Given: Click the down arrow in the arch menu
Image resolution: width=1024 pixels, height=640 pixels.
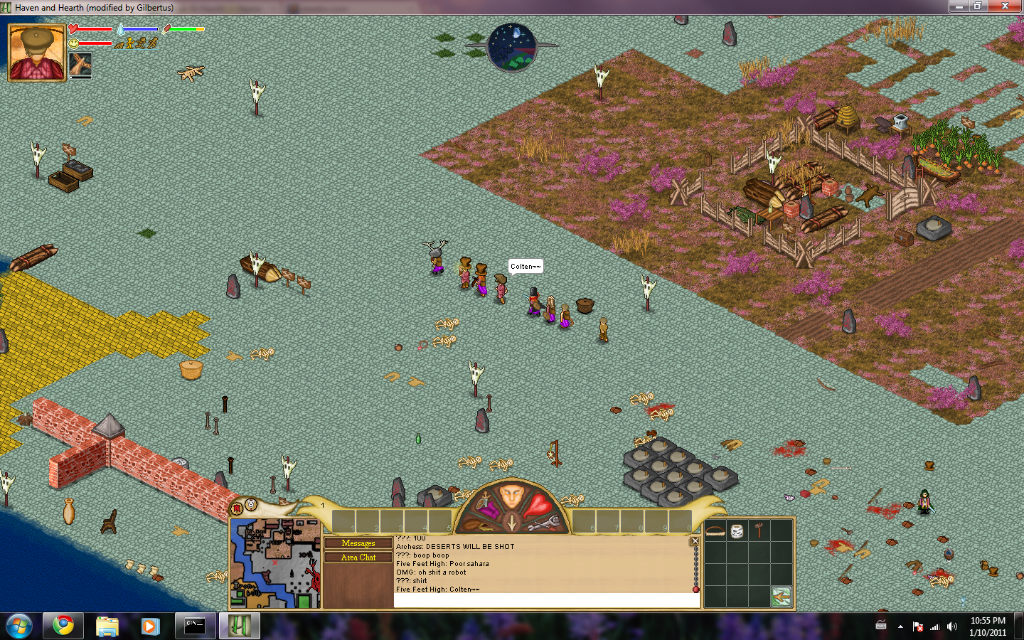Looking at the screenshot, I should (x=512, y=521).
